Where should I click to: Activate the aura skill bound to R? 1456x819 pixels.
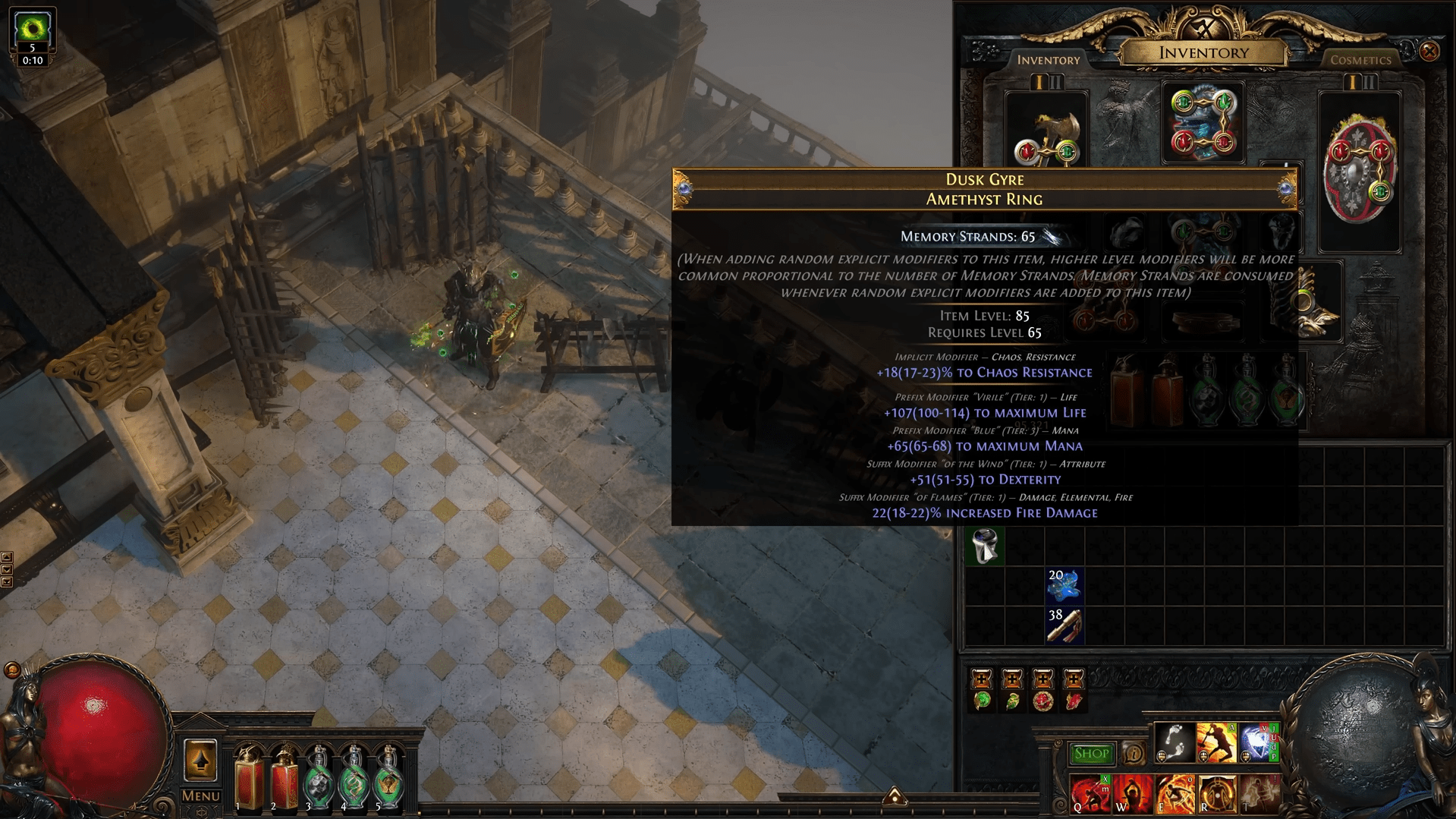1216,795
